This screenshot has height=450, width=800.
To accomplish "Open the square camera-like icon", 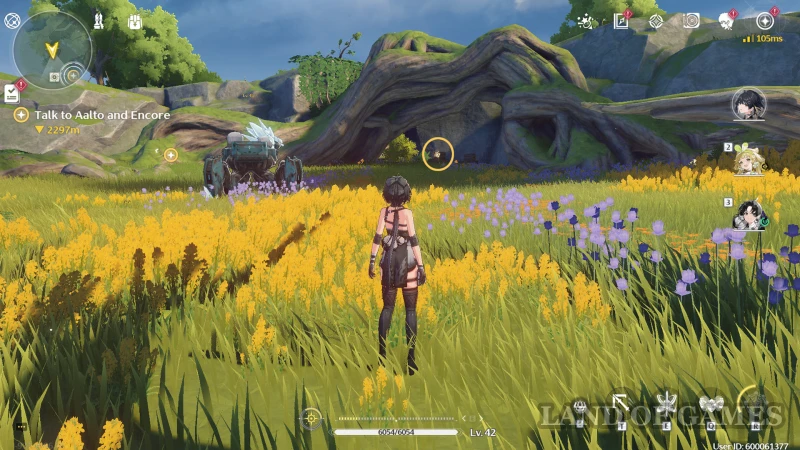I will pos(690,21).
